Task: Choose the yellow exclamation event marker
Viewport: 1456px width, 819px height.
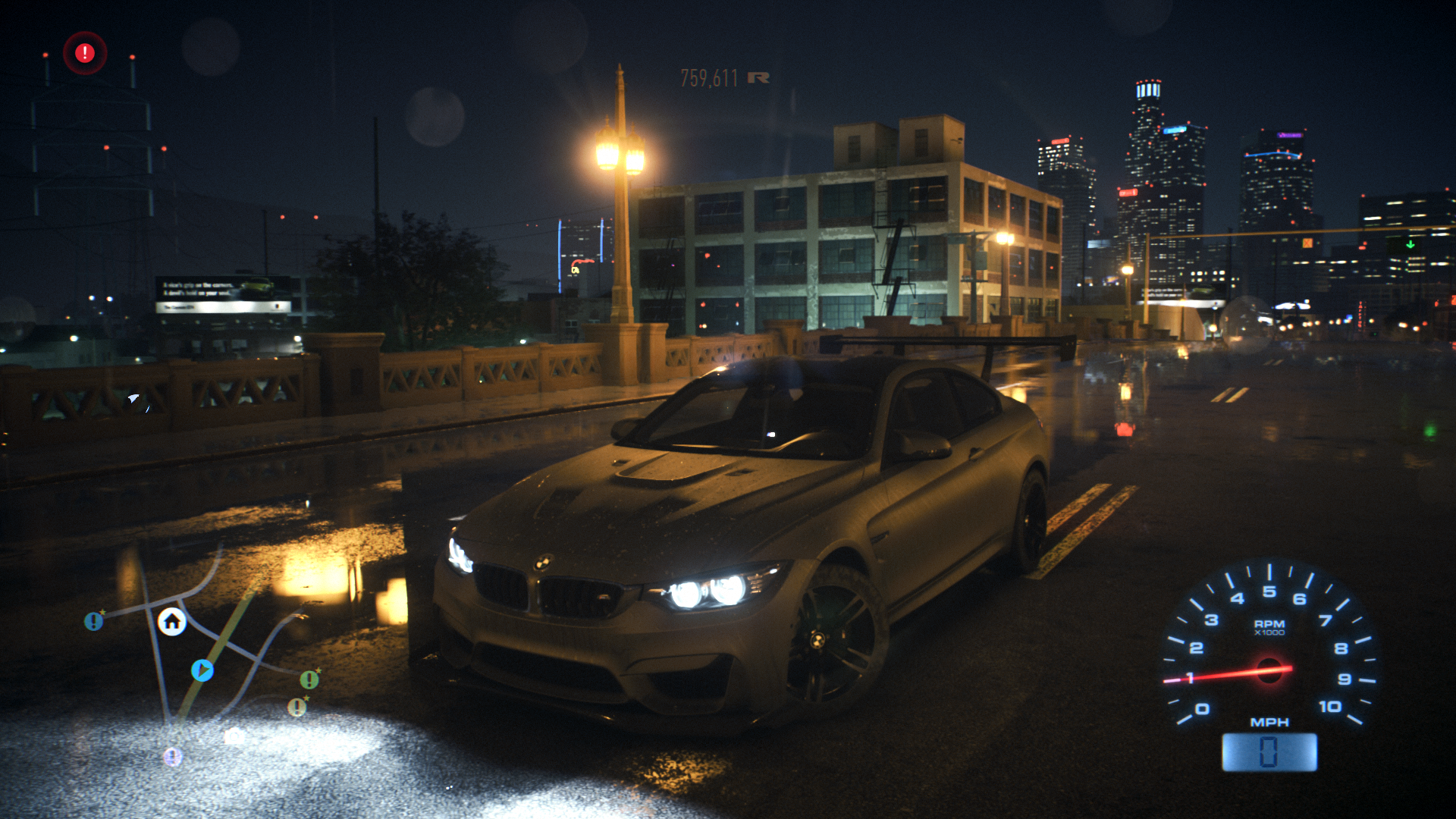Action: (297, 708)
